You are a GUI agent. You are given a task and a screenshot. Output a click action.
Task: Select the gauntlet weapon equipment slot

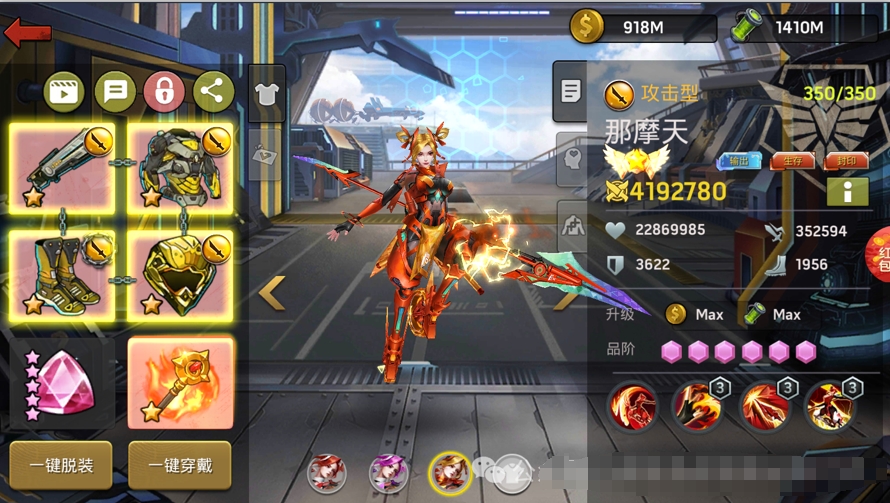click(x=62, y=169)
